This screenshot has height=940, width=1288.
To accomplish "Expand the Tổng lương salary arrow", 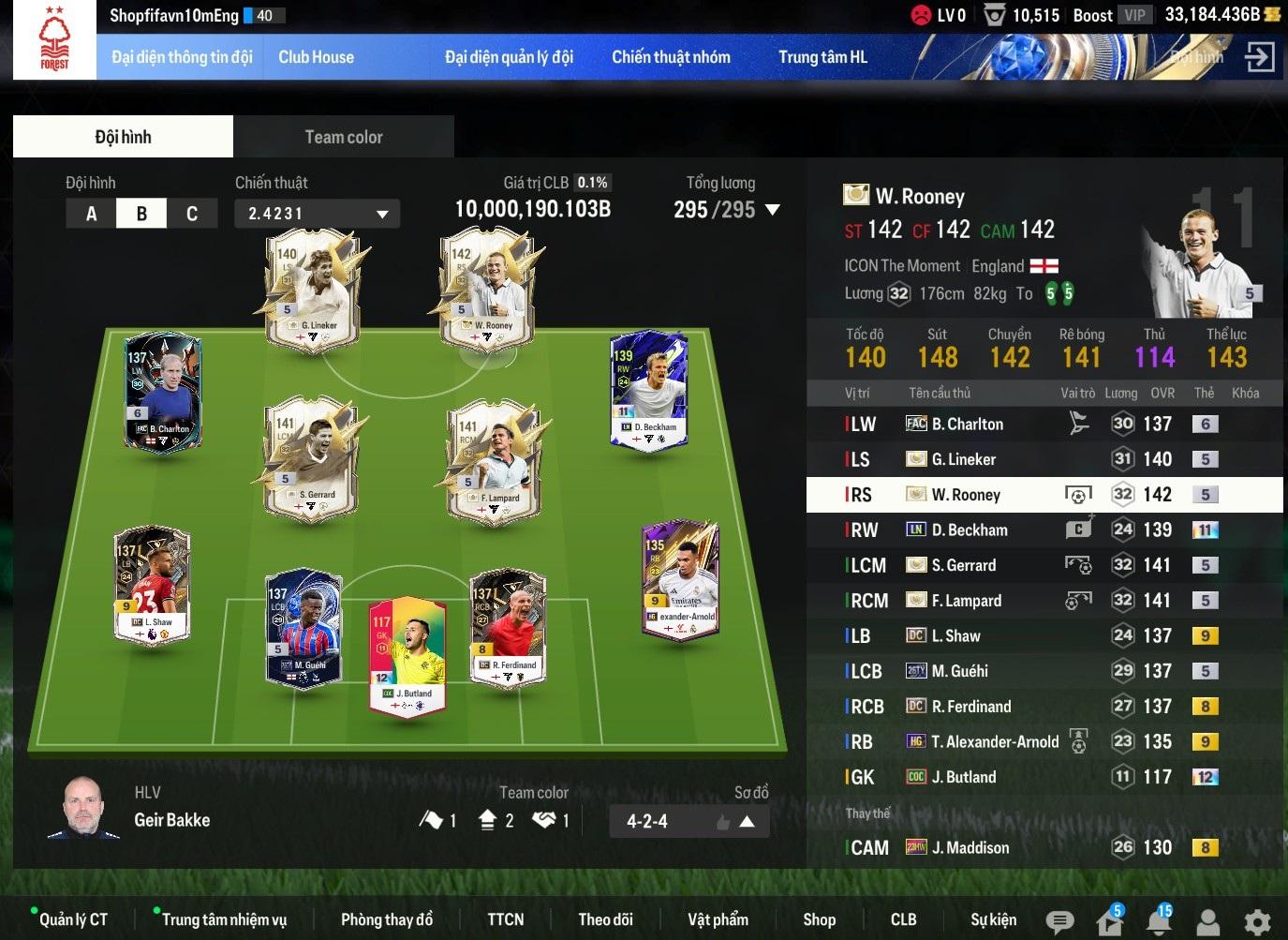I will [x=773, y=210].
